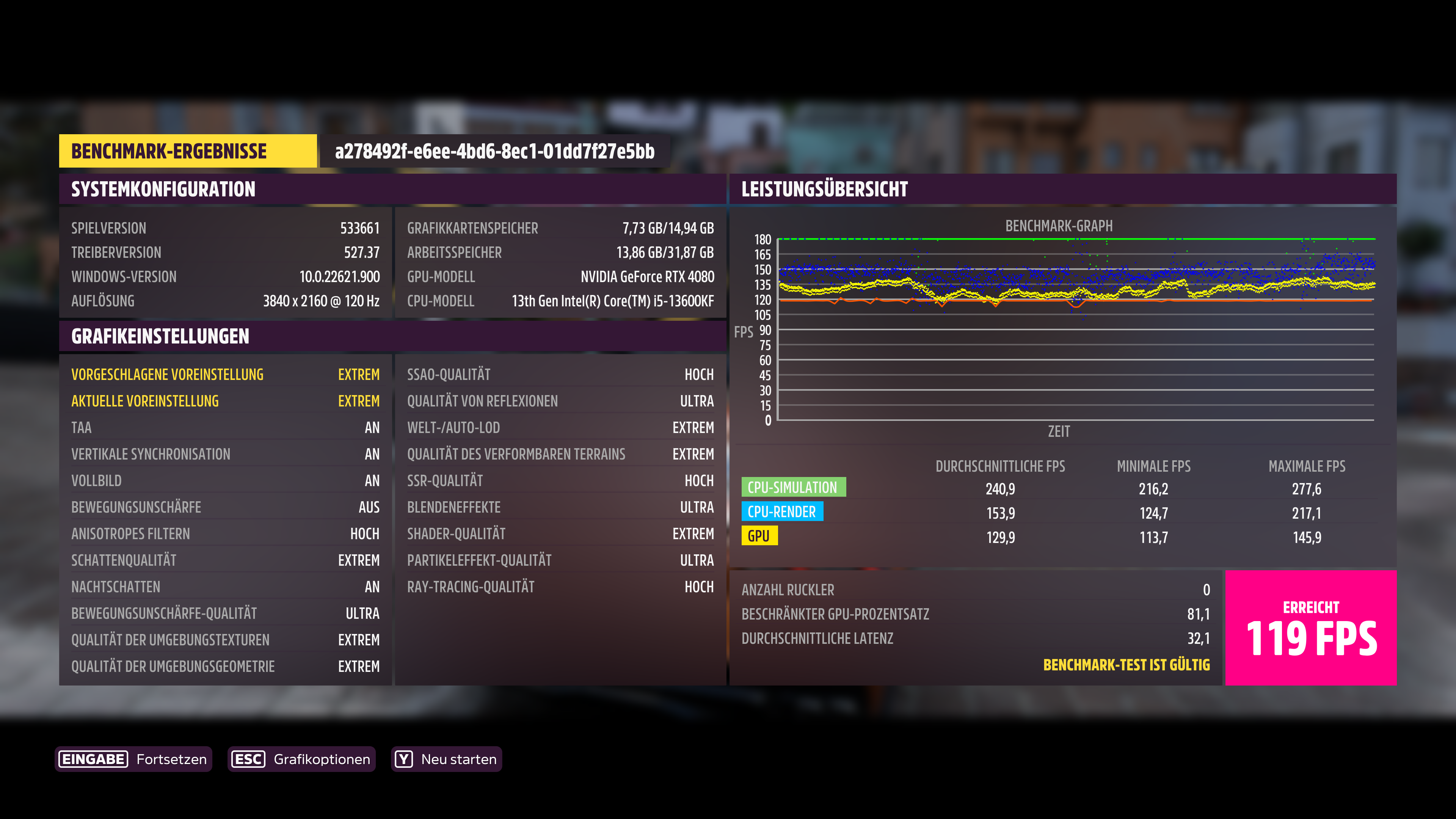Toggle TAA off
The width and height of the screenshot is (1456, 819).
[x=226, y=427]
